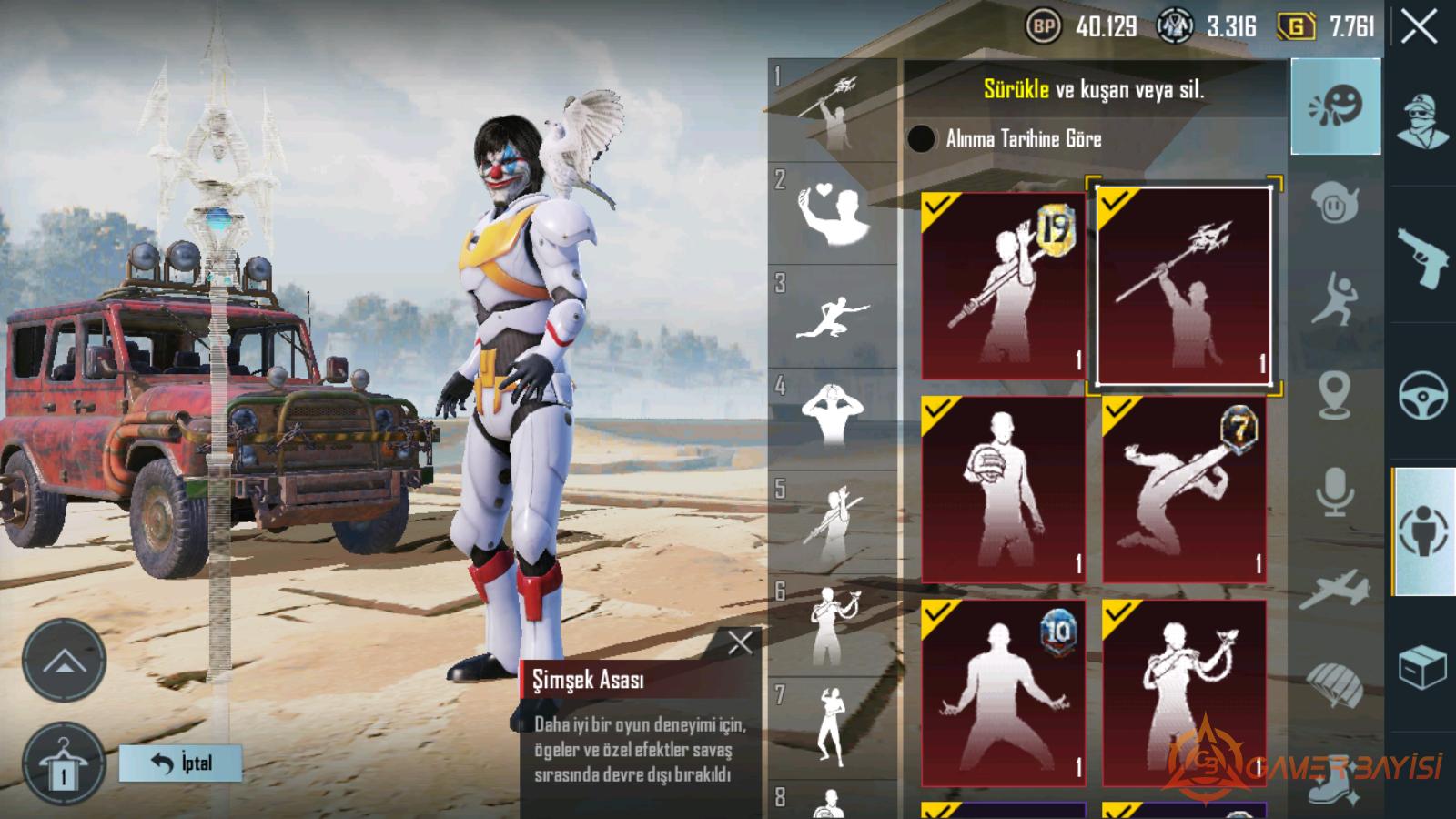
Task: Select the emote with the 10 badge
Action: (1003, 693)
